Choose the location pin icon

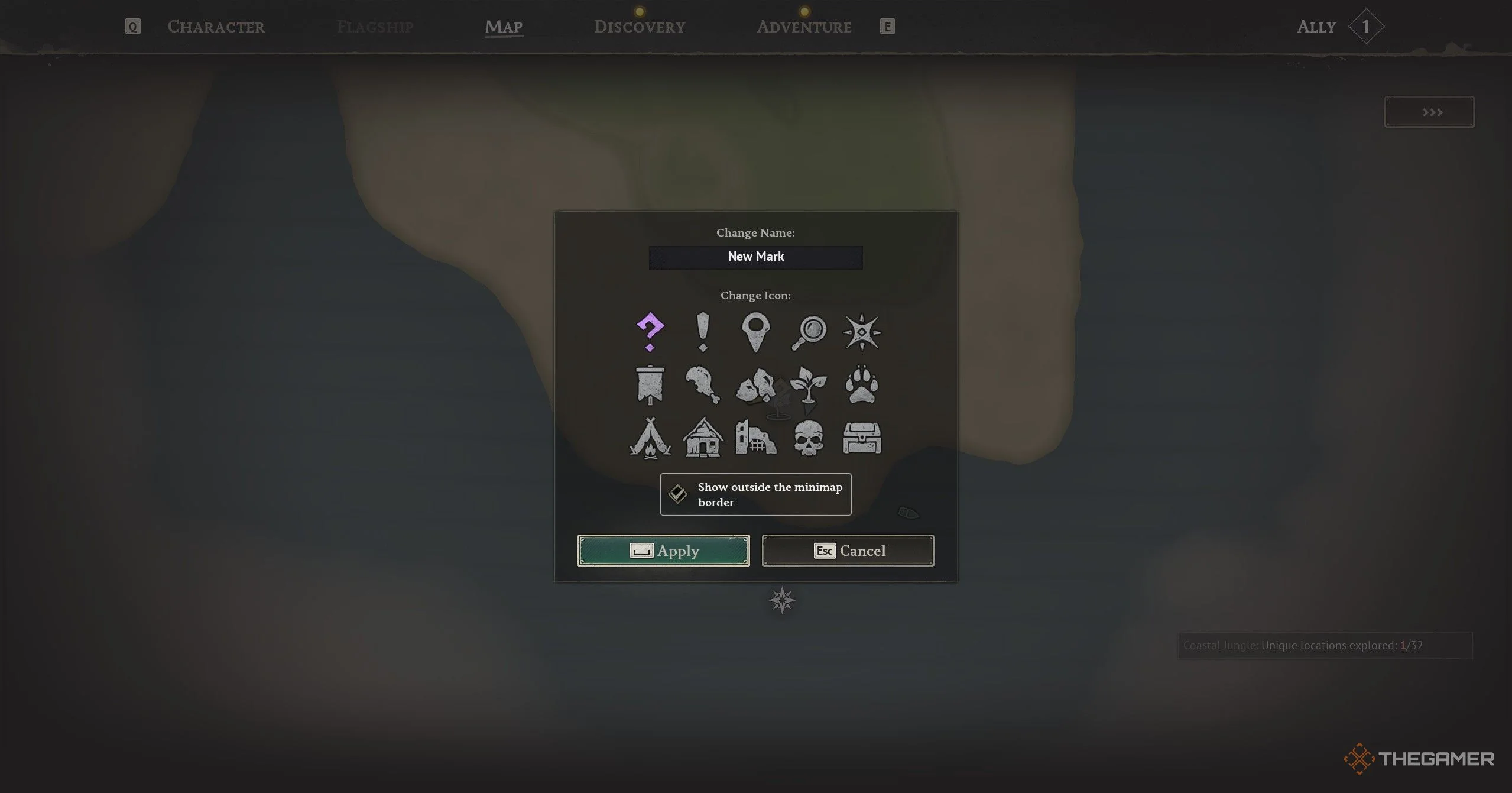click(755, 332)
